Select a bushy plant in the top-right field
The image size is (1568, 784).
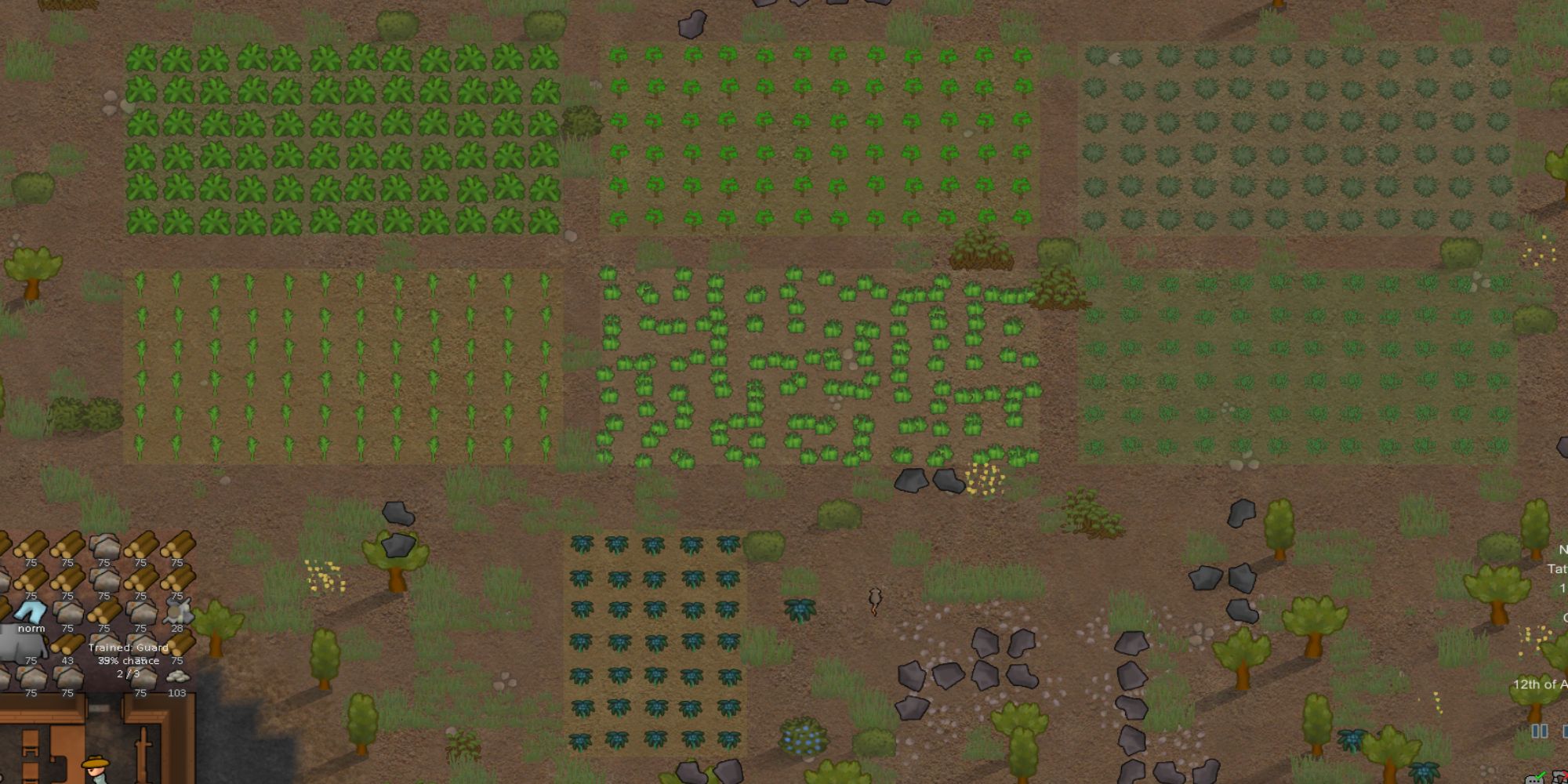(1254, 125)
